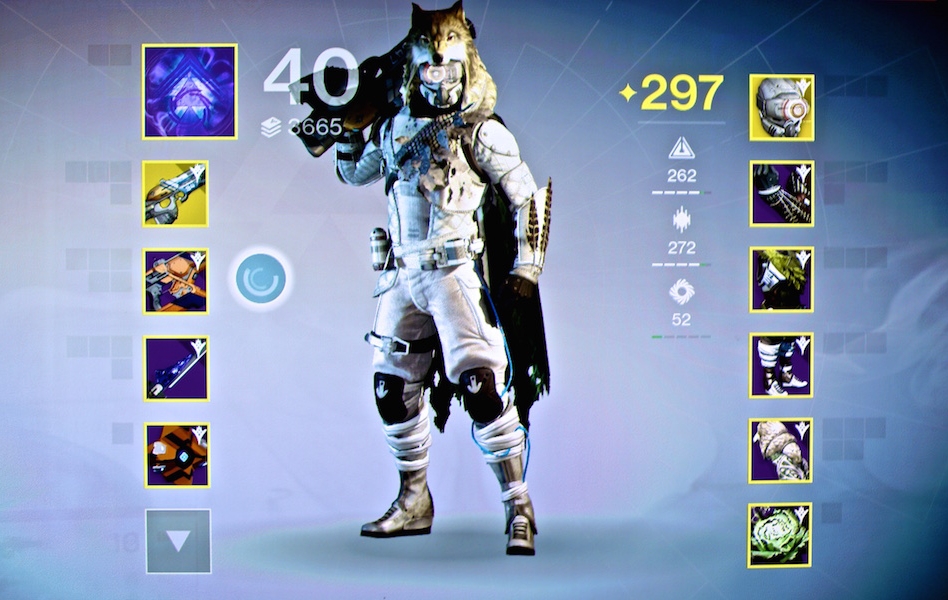Click the down arrow button
Screen dimensions: 948x600
pos(178,541)
